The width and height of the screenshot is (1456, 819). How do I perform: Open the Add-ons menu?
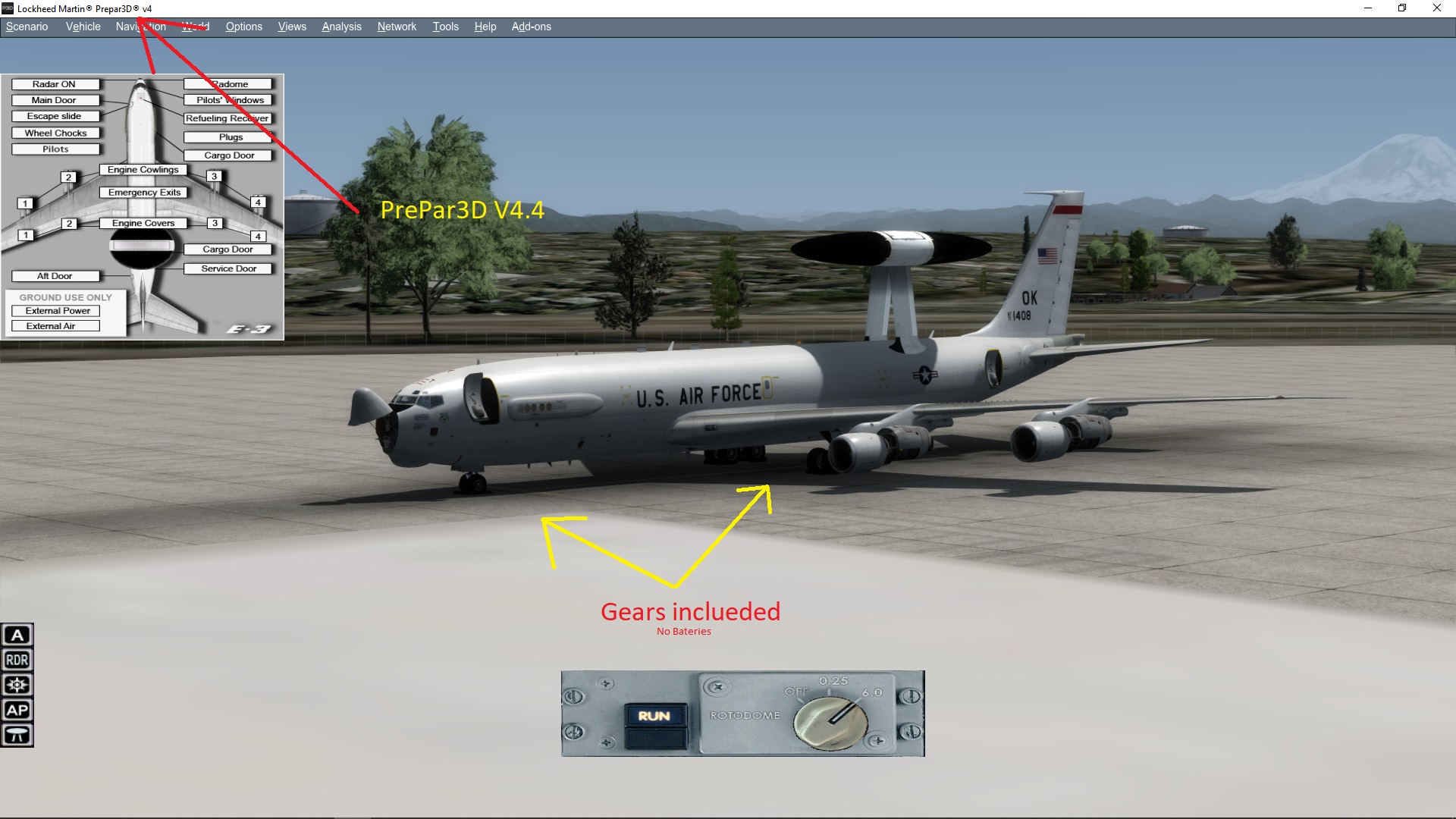(x=531, y=27)
